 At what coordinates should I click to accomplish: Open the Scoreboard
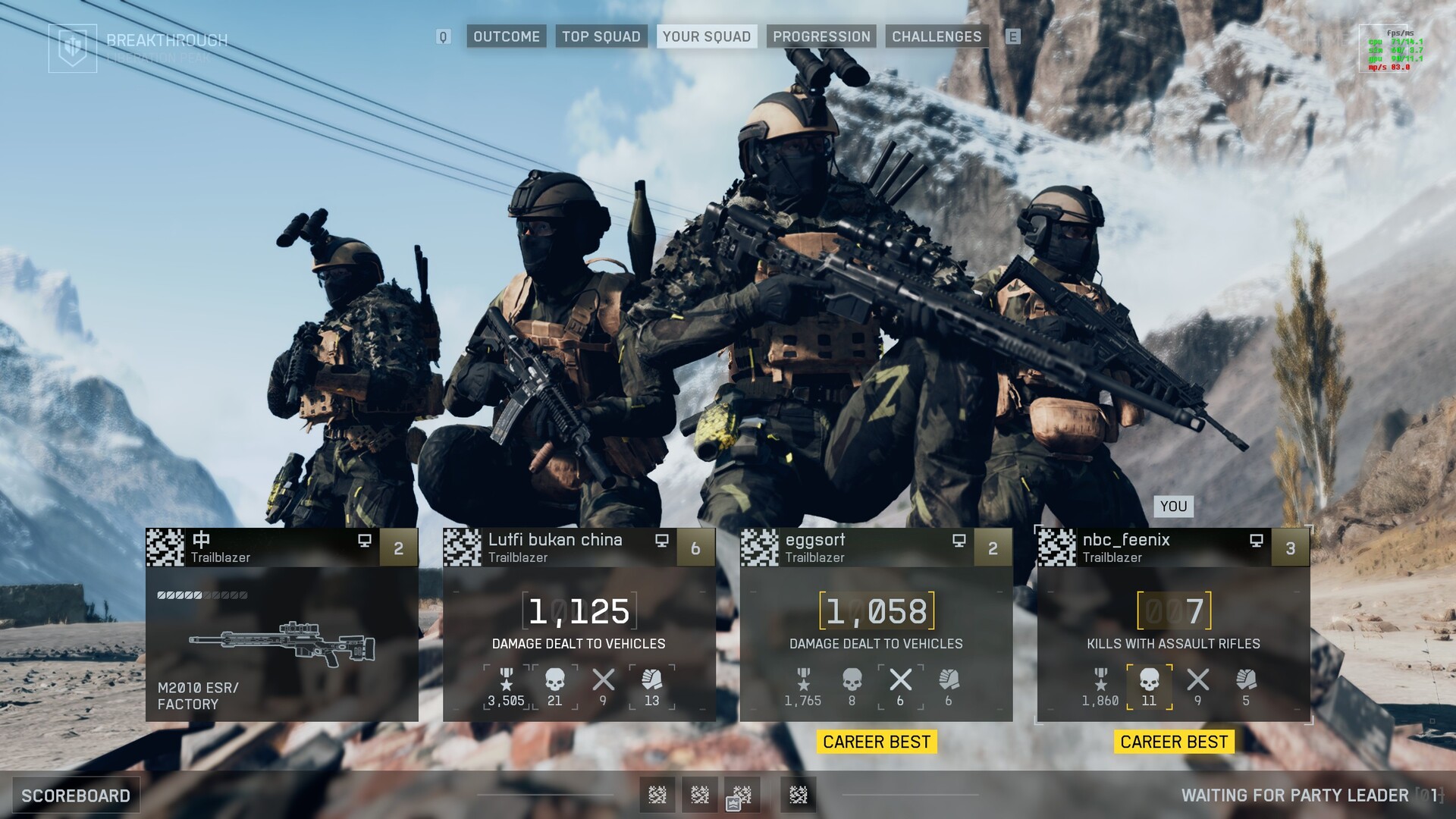pyautogui.click(x=76, y=795)
